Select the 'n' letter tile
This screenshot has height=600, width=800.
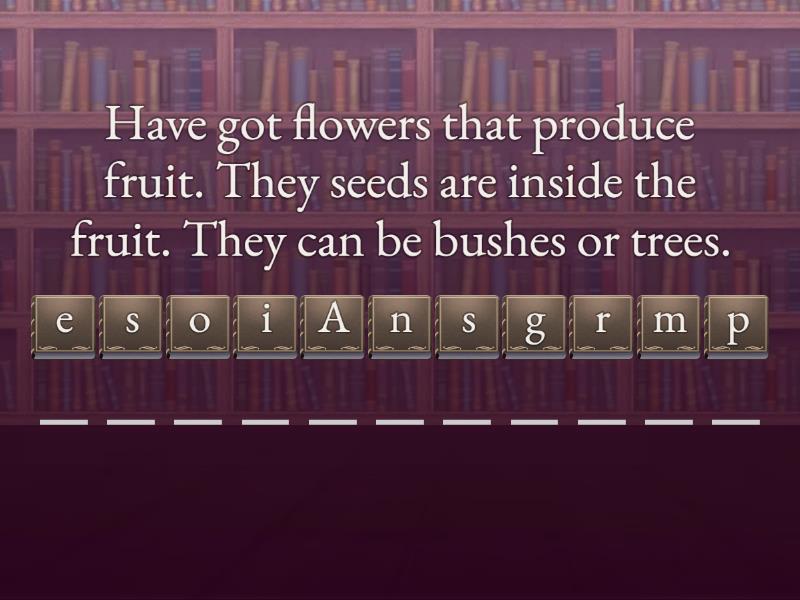(401, 326)
